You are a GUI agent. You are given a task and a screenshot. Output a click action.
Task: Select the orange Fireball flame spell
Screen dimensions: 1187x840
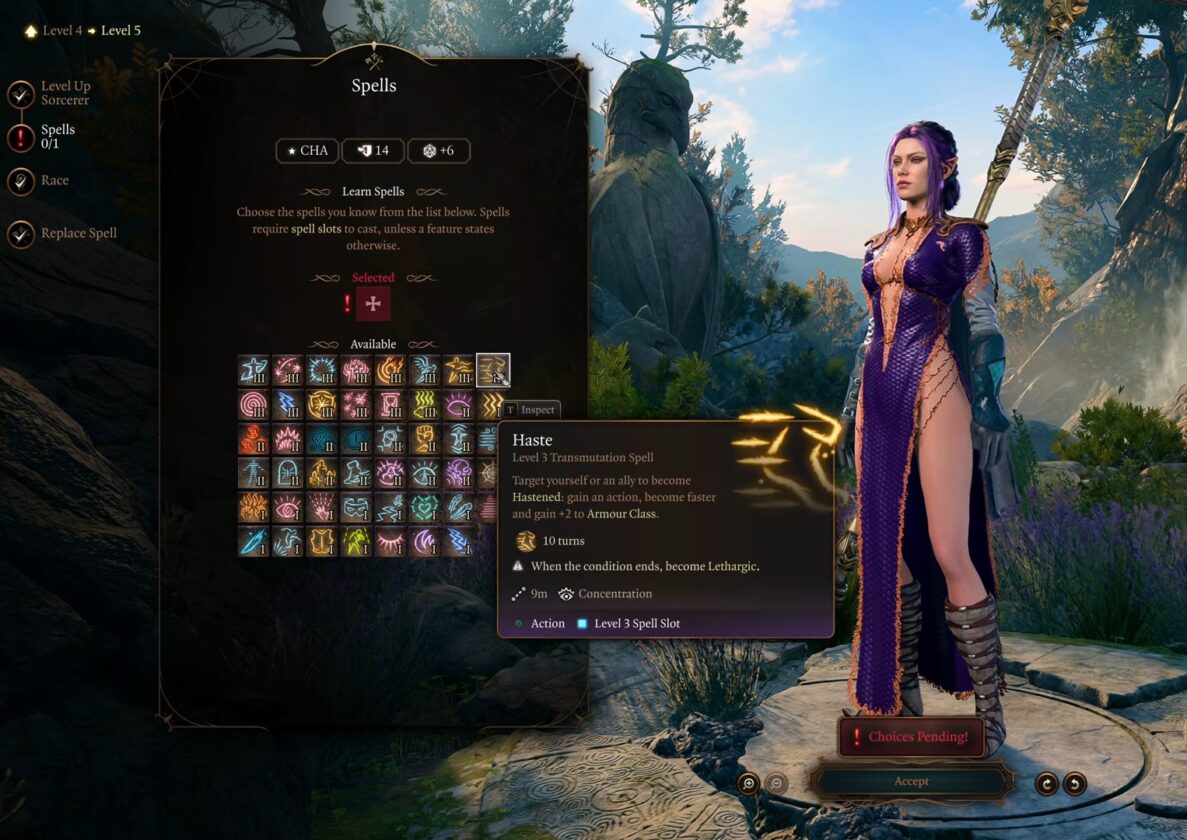(390, 370)
